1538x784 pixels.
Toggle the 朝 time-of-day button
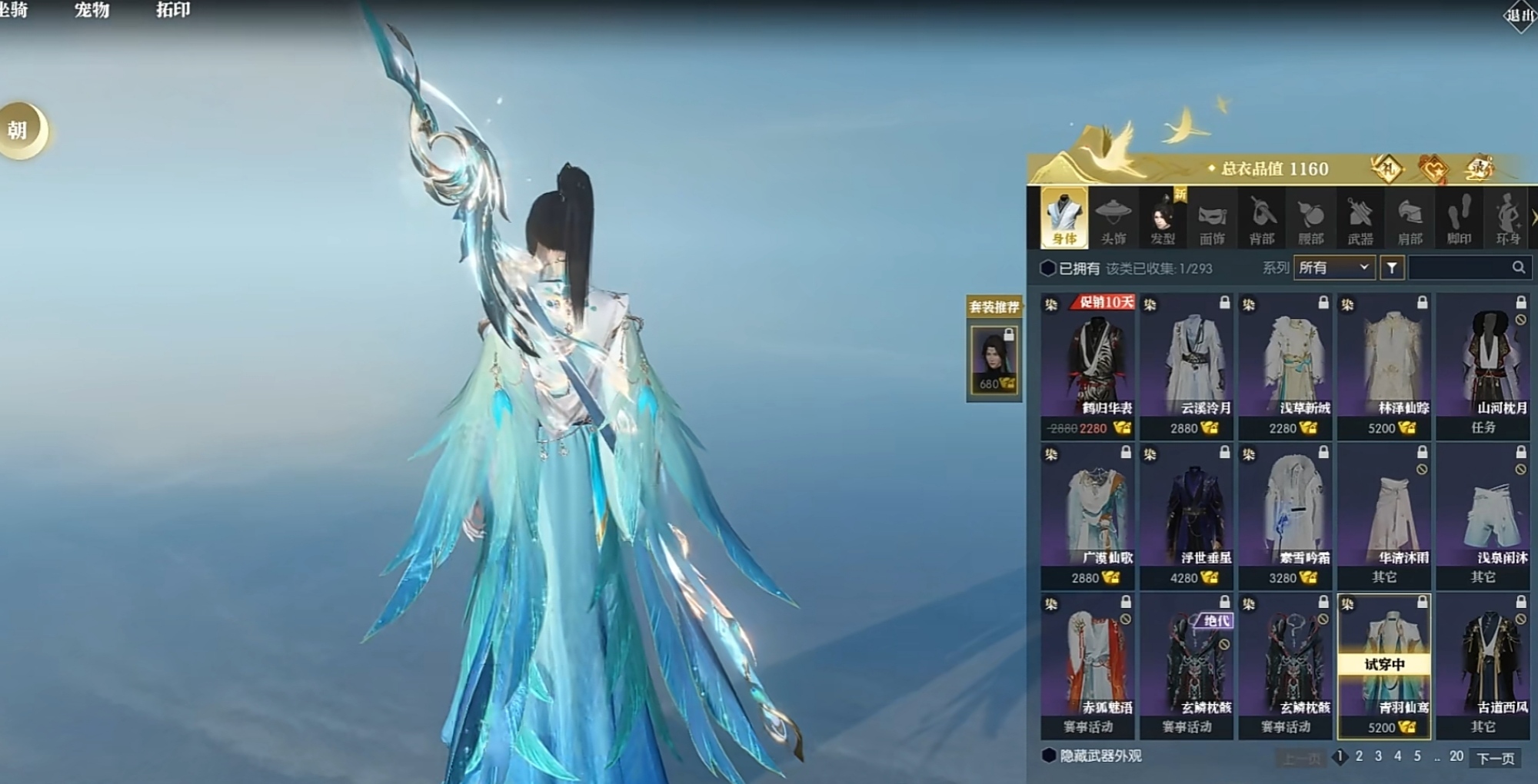[20, 131]
